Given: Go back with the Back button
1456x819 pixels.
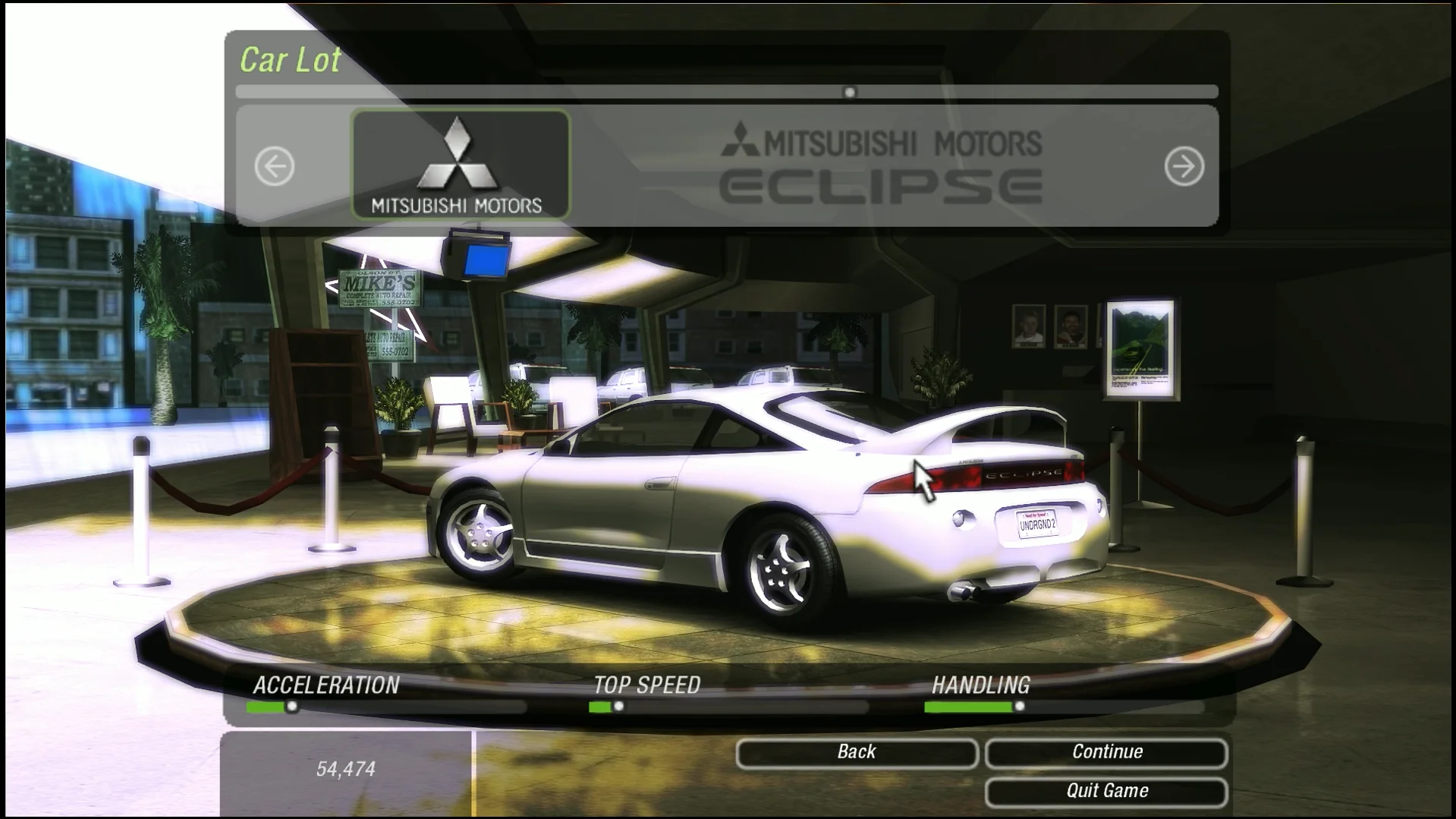Looking at the screenshot, I should click(x=856, y=752).
